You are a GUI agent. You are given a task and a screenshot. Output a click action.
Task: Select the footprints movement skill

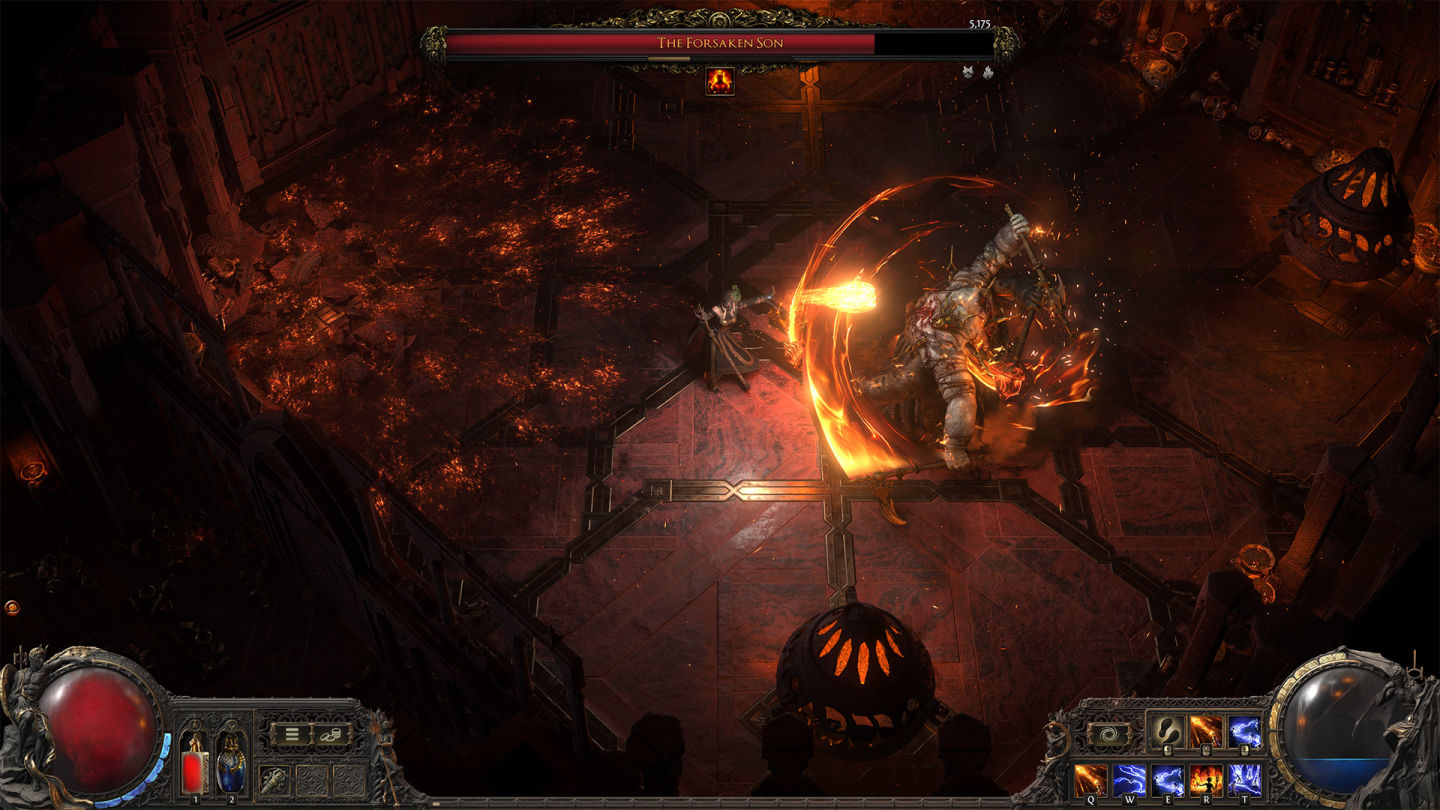1167,732
